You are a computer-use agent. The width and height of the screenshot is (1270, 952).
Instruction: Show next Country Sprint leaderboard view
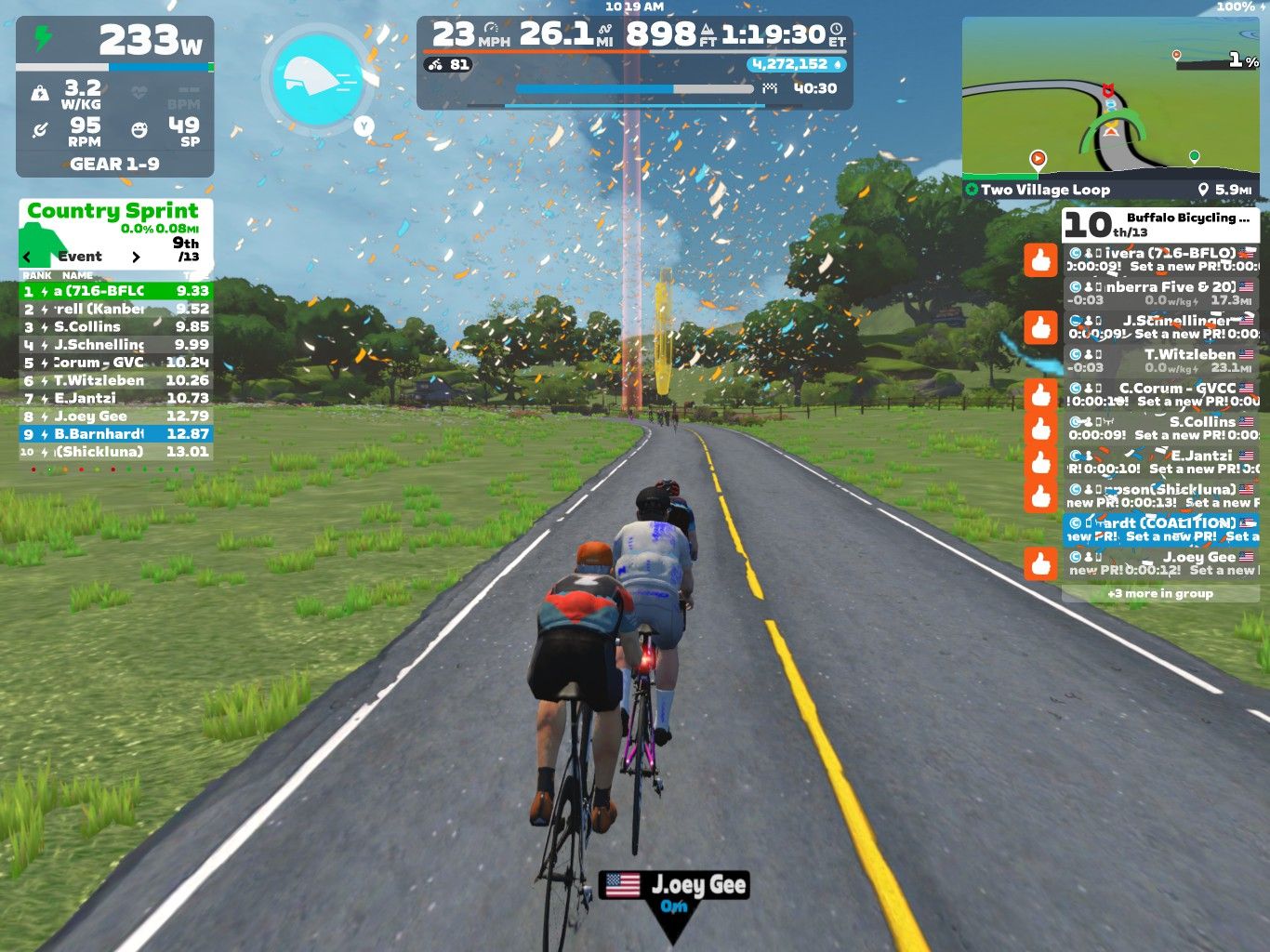[x=136, y=257]
